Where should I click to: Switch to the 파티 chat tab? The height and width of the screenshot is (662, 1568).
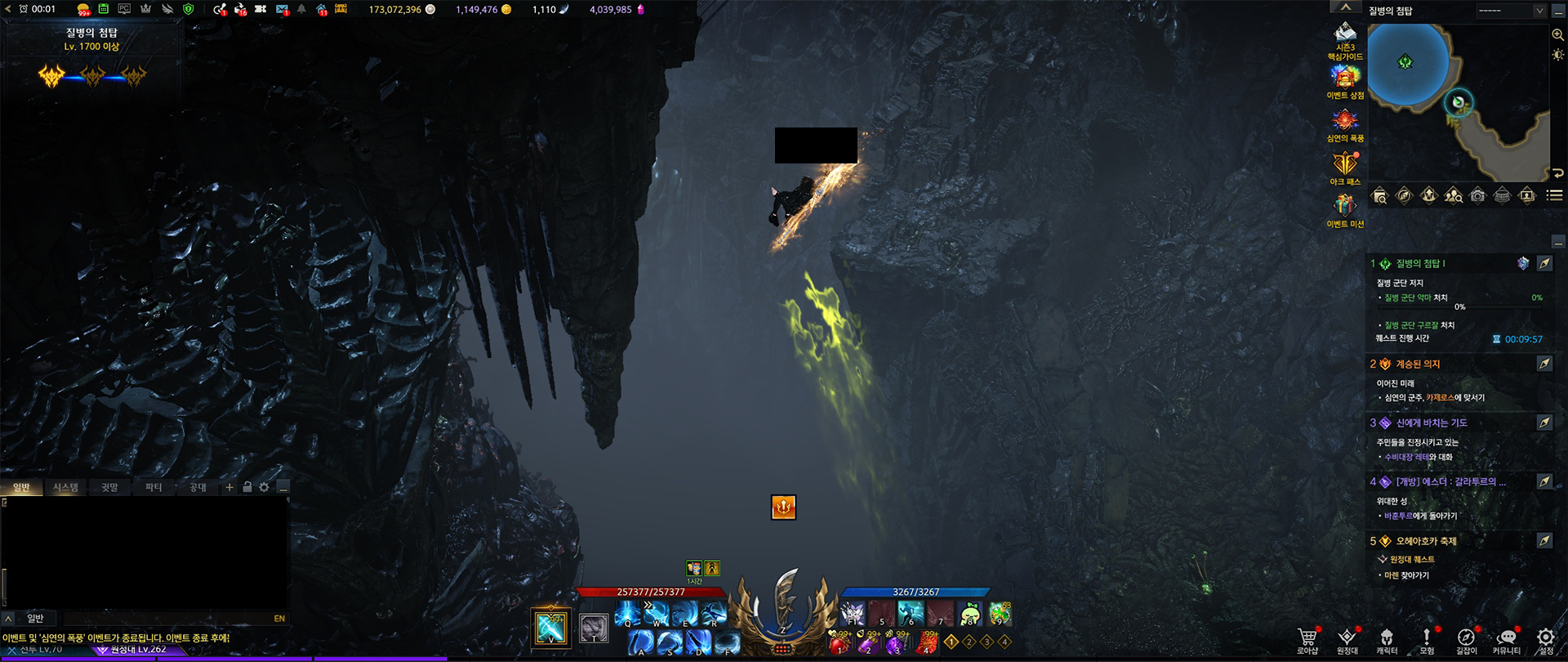[x=154, y=488]
